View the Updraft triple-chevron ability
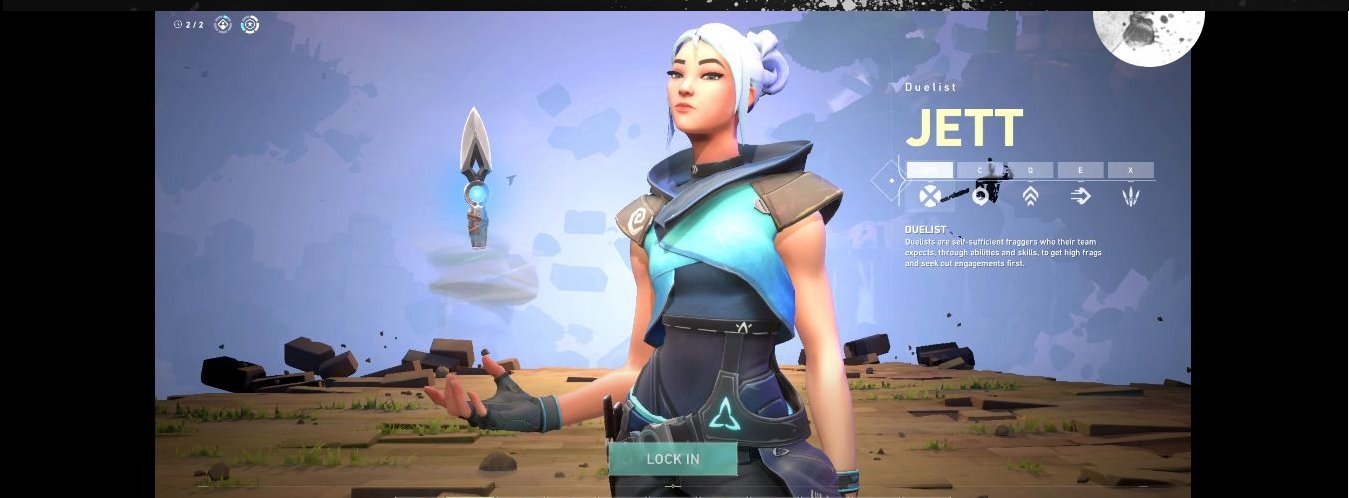Screen dimensions: 1349x498 (1030, 196)
